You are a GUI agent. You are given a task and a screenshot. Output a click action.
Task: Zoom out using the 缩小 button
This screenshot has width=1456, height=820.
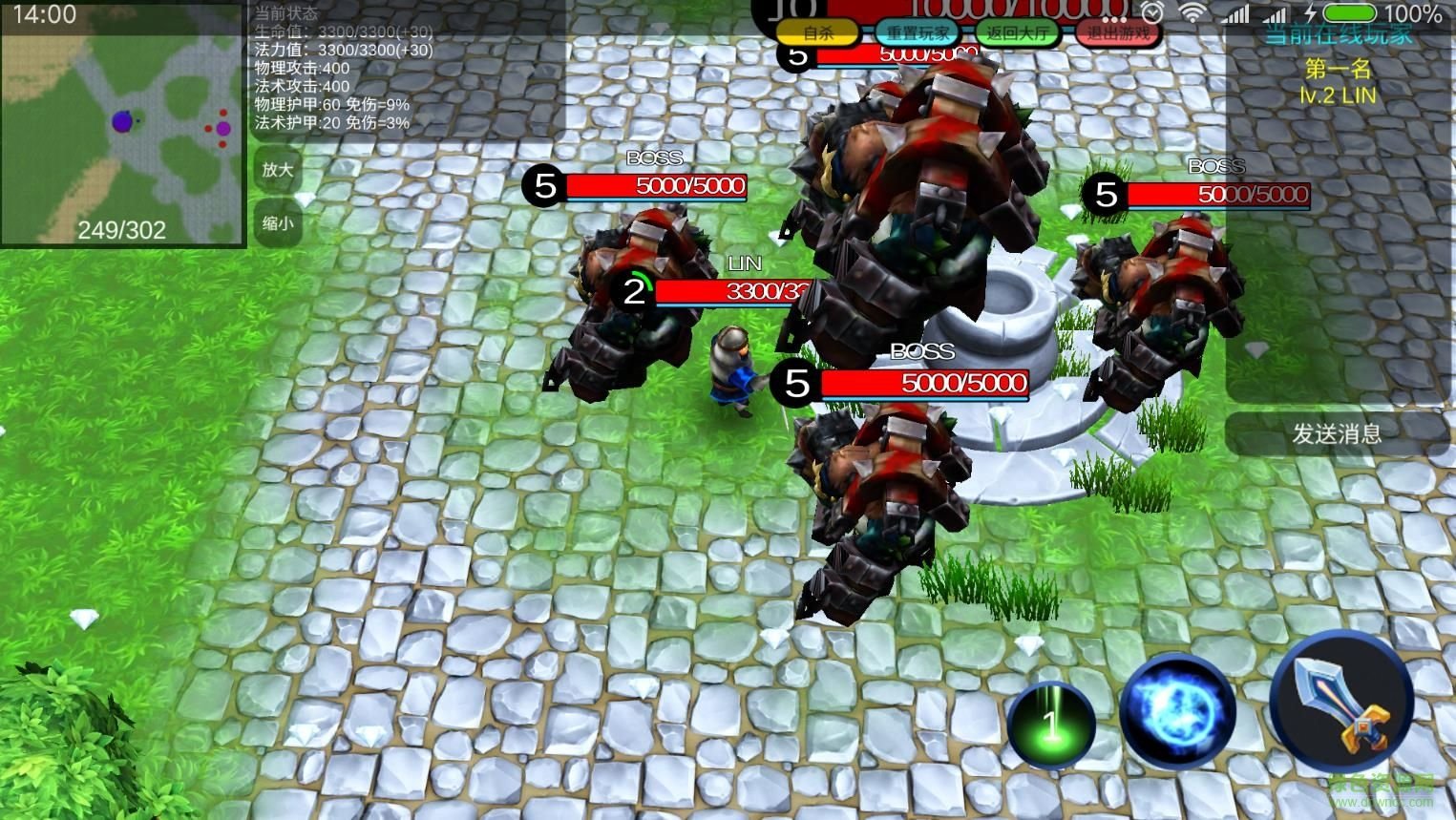[278, 222]
